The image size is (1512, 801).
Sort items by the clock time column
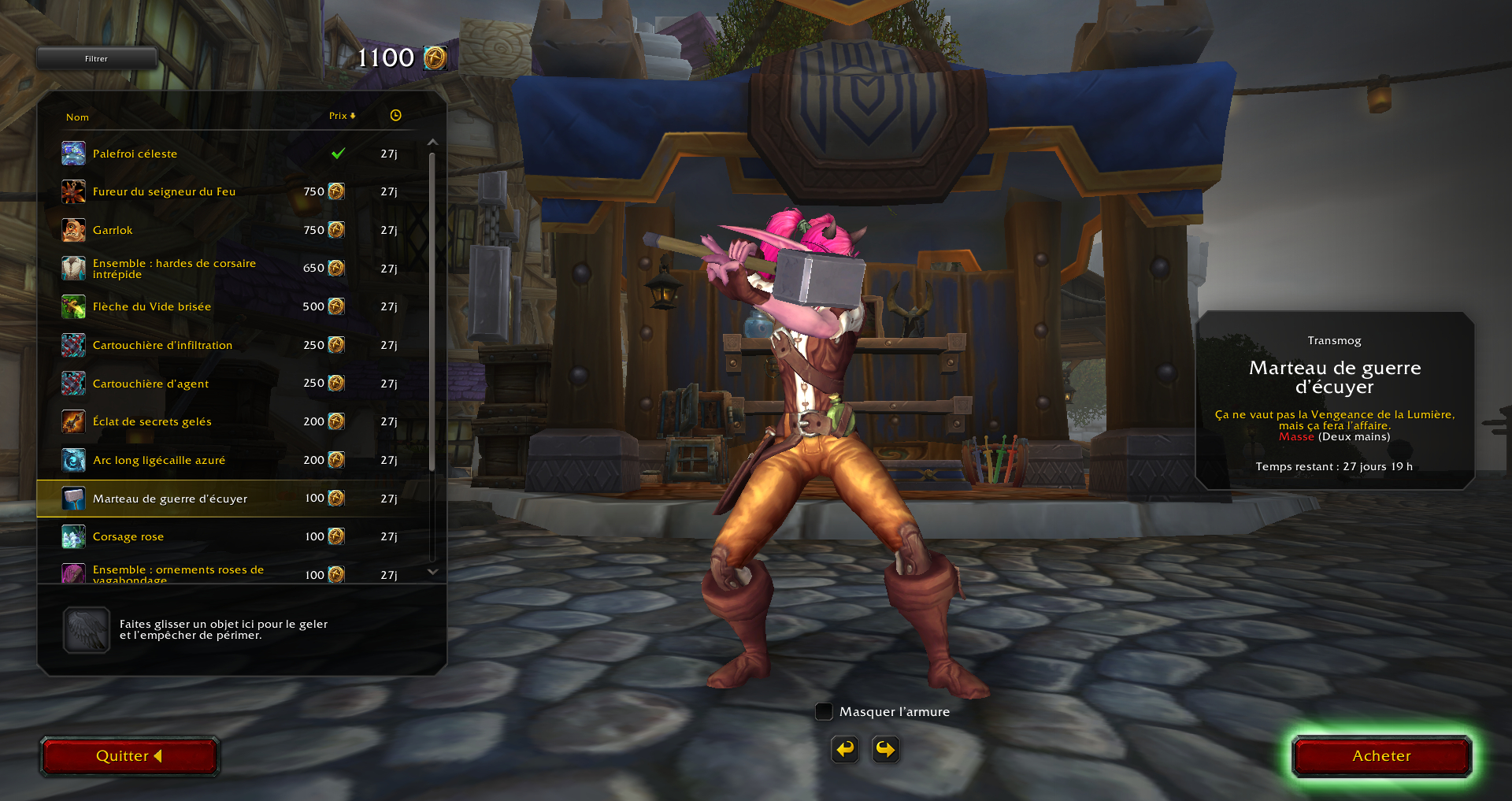pyautogui.click(x=395, y=116)
